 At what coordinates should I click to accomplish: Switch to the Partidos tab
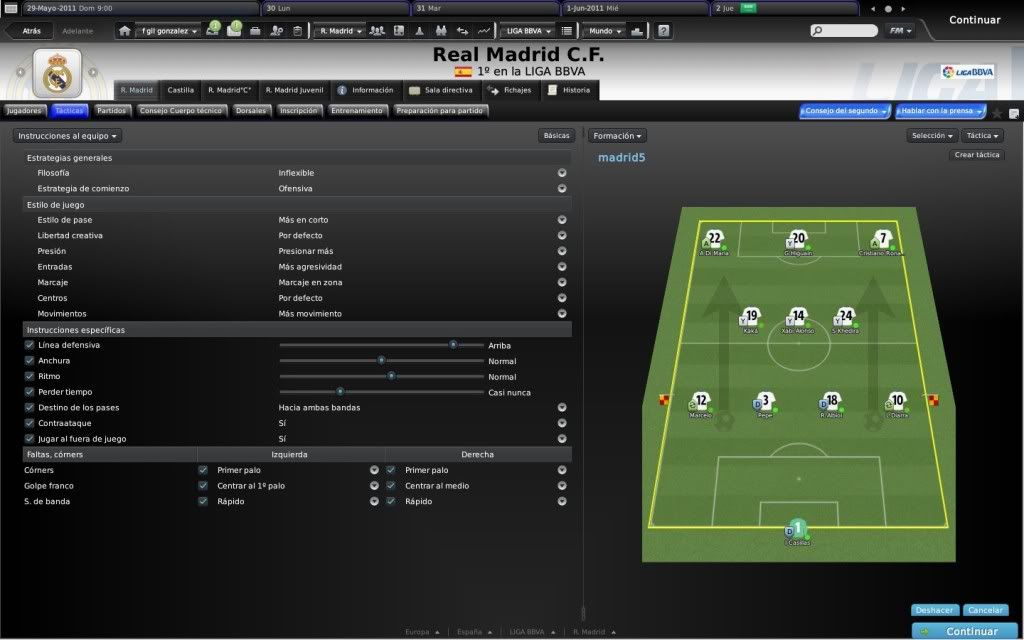pyautogui.click(x=111, y=111)
